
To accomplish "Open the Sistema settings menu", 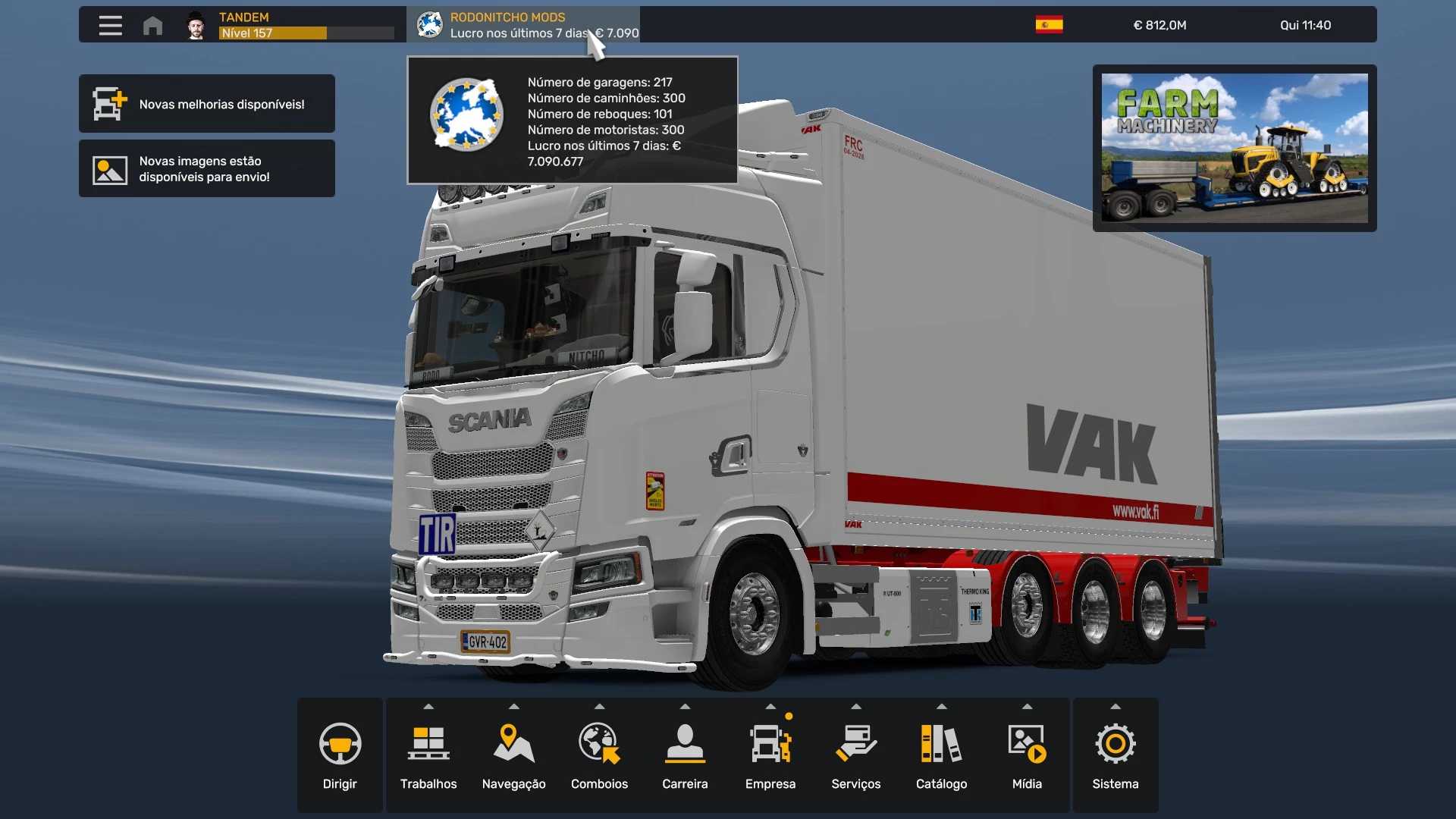I will click(x=1115, y=755).
